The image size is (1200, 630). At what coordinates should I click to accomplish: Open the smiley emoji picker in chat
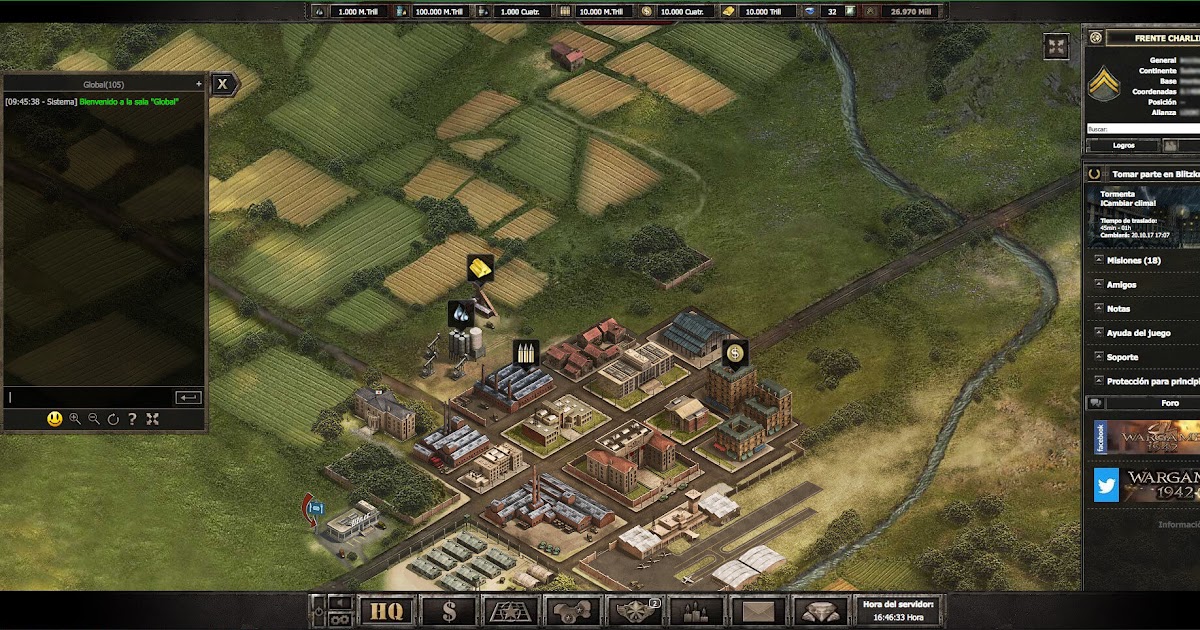coord(55,419)
